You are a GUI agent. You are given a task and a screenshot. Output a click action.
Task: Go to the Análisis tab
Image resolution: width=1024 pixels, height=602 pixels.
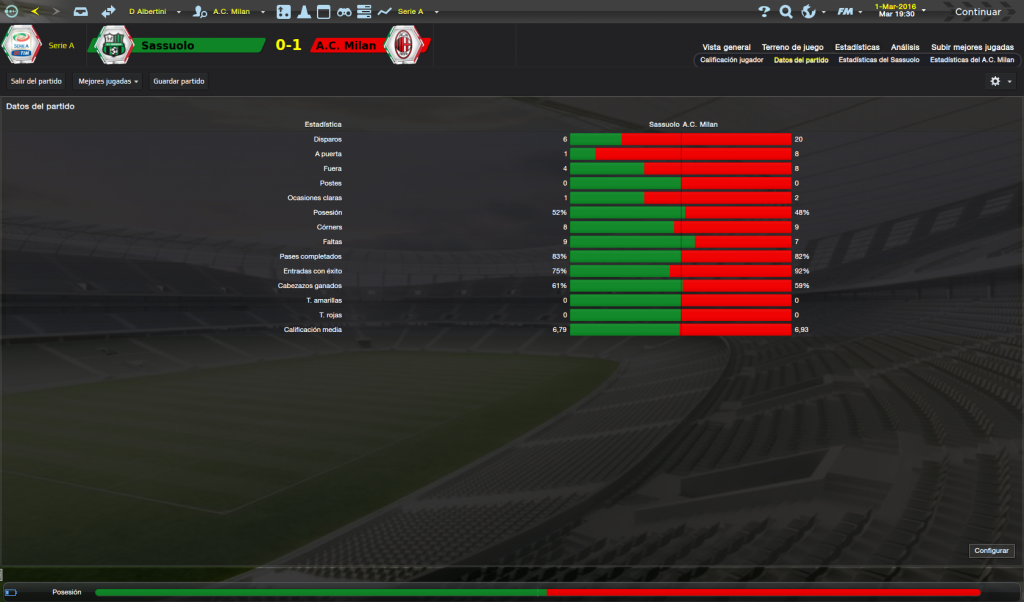[905, 47]
